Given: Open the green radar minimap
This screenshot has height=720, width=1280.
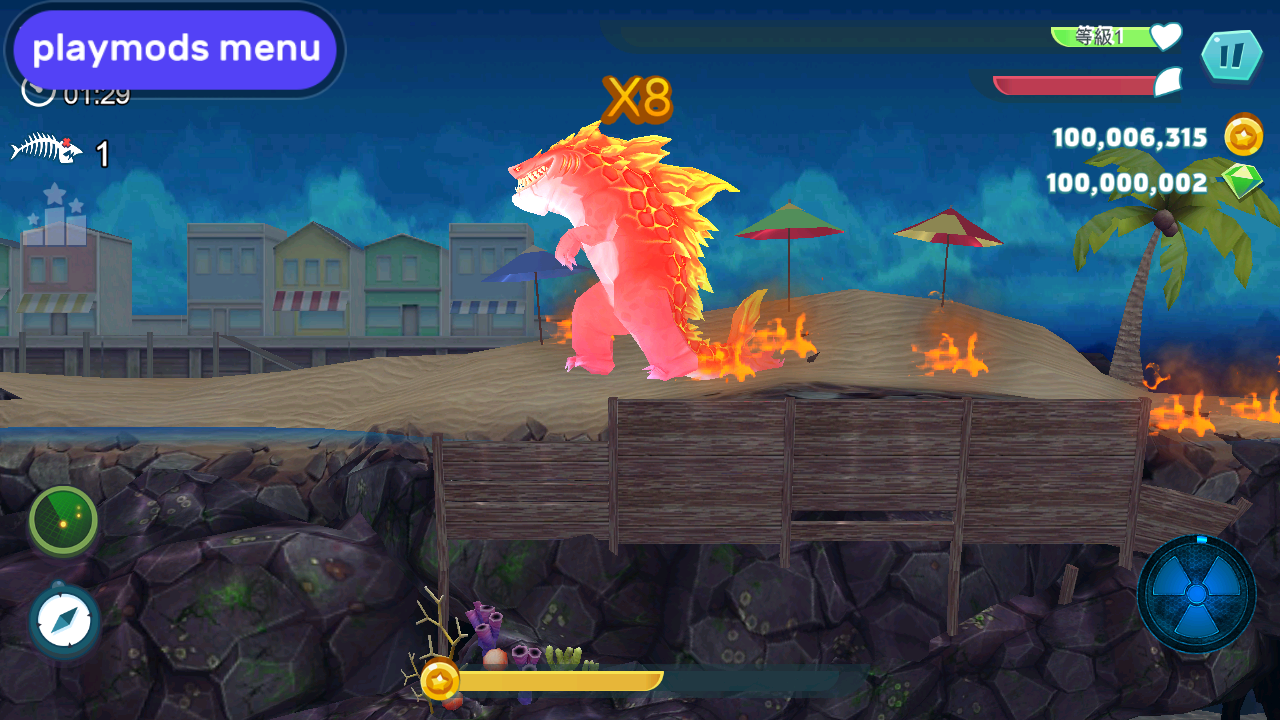Looking at the screenshot, I should 63,520.
